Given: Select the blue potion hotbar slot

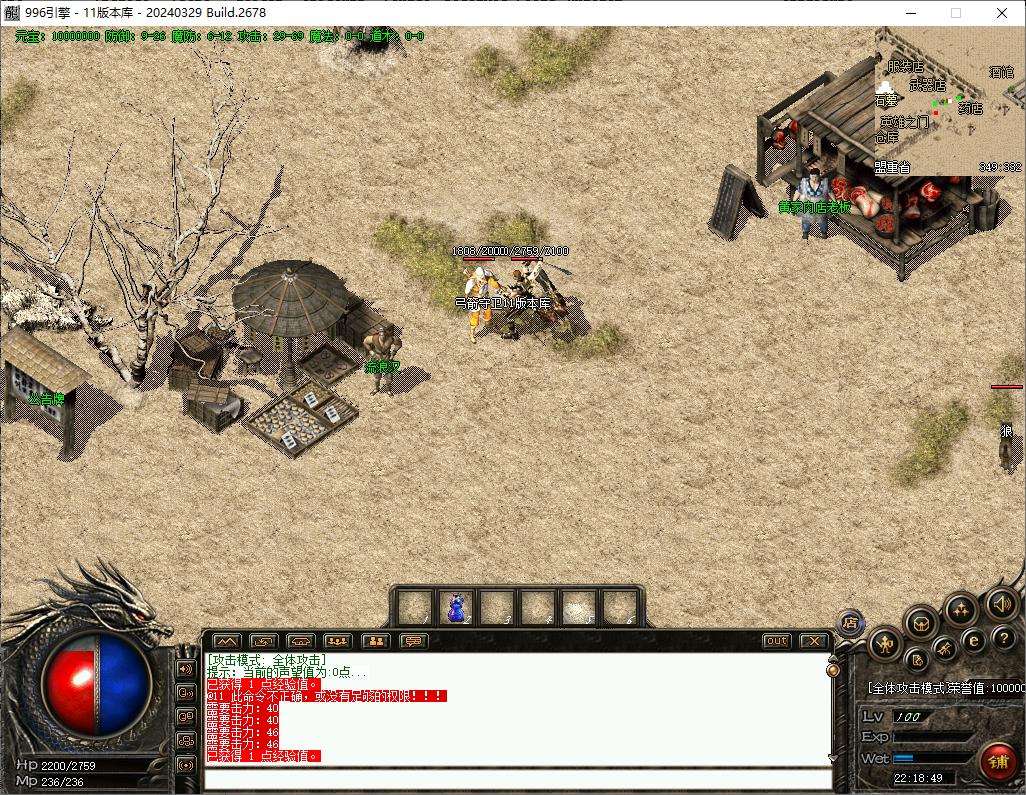Looking at the screenshot, I should click(x=456, y=607).
